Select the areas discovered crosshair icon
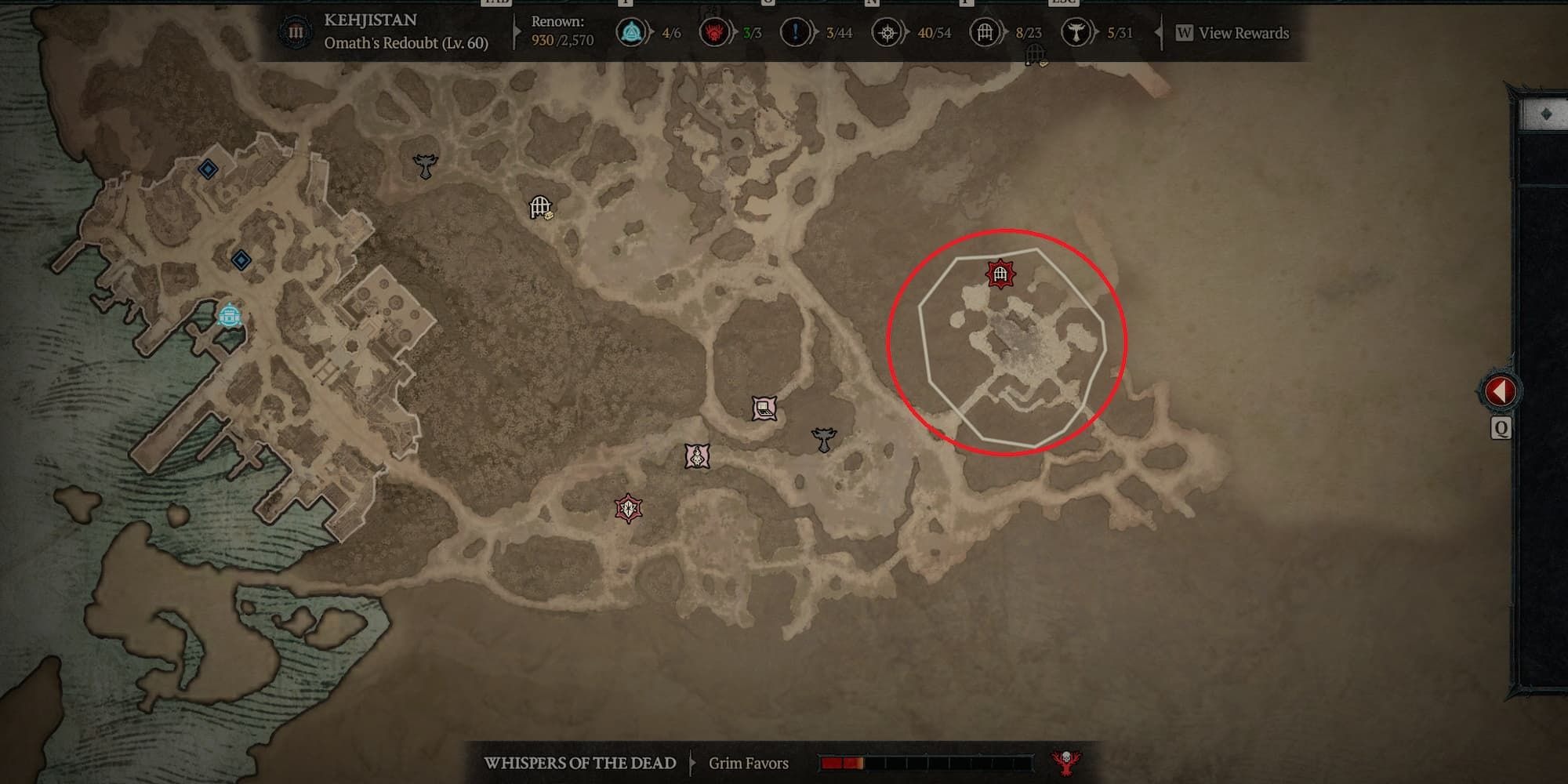This screenshot has width=1568, height=784. (x=887, y=33)
